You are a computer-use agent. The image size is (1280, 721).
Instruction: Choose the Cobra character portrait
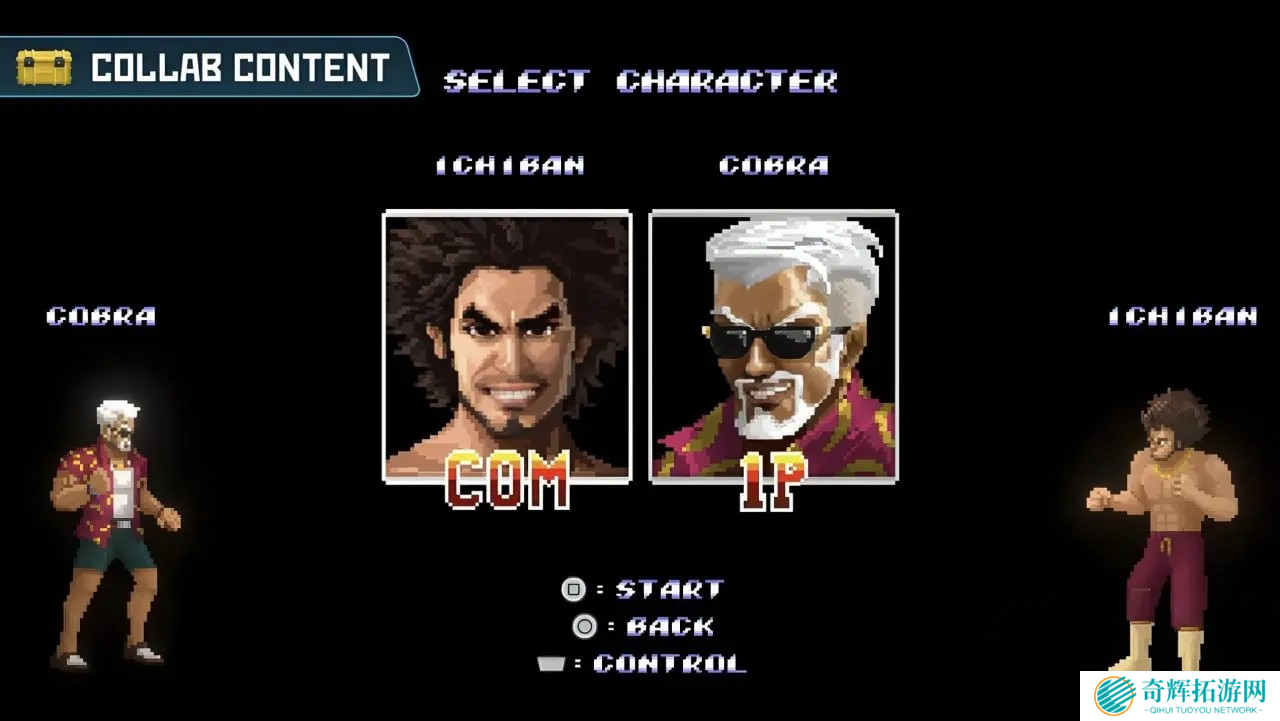click(x=773, y=346)
